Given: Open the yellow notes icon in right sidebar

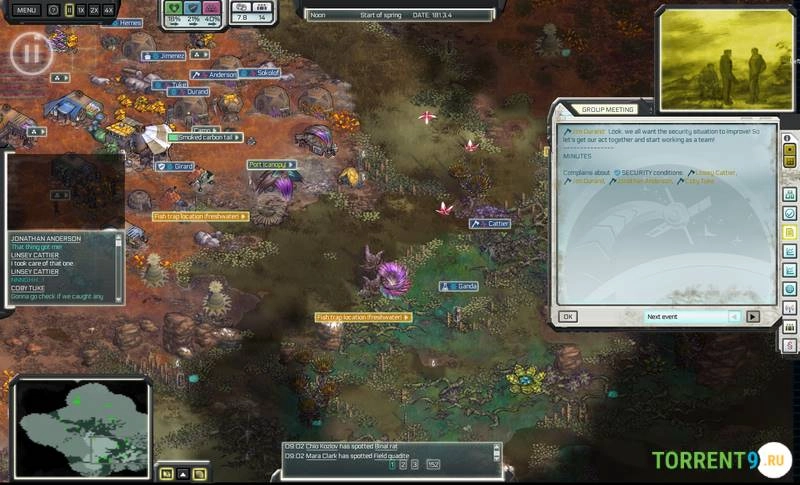Looking at the screenshot, I should coord(789,232).
